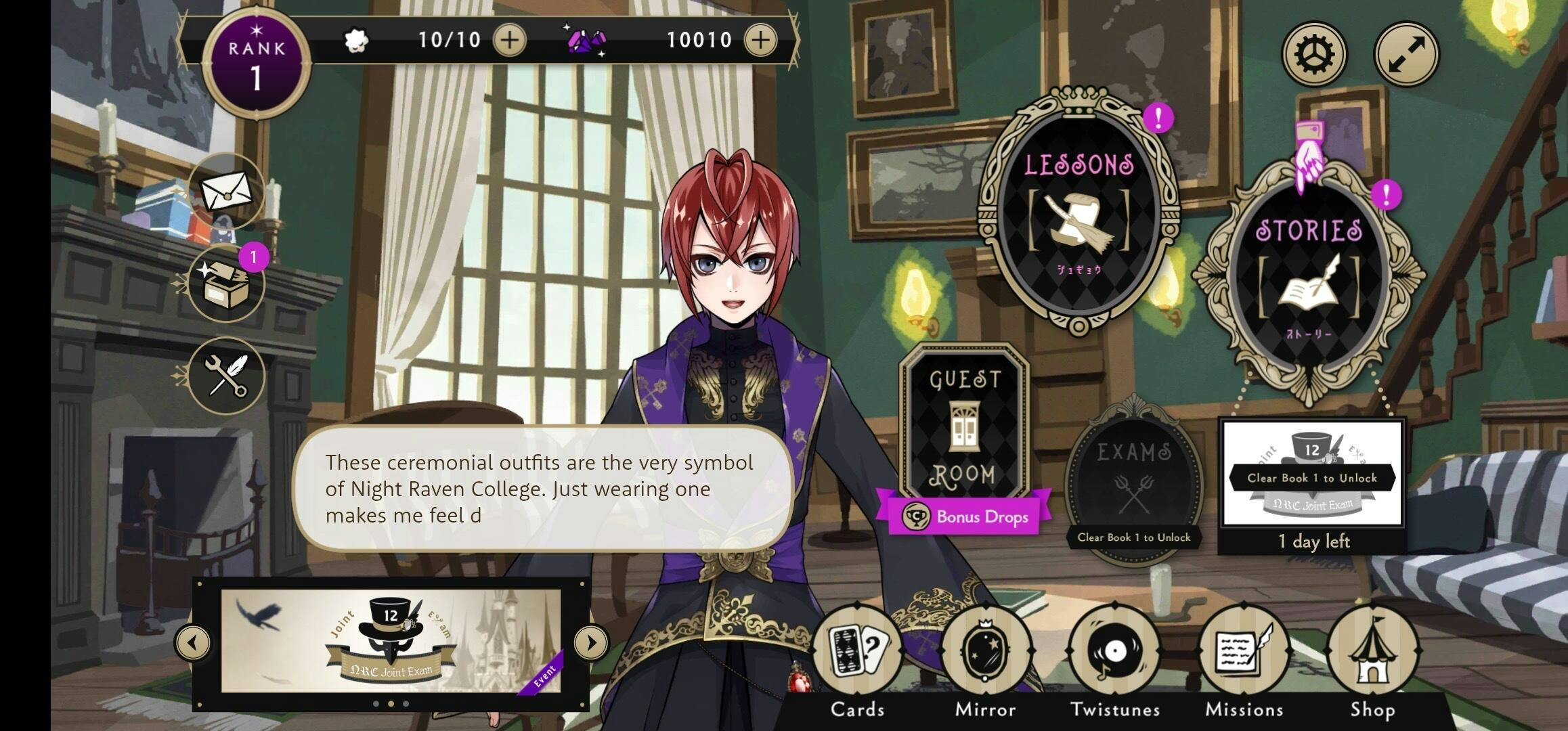Open the gear settings icon
The image size is (1568, 731).
(x=1314, y=54)
